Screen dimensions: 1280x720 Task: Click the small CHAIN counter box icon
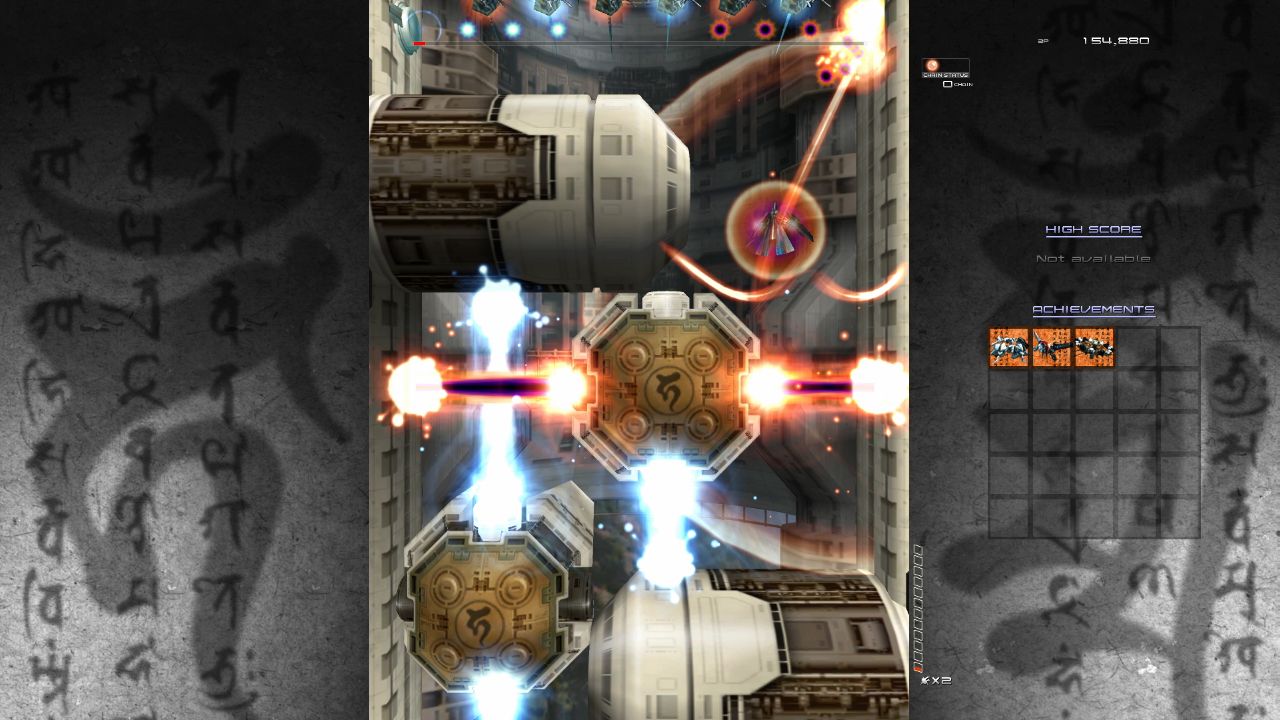[x=948, y=84]
